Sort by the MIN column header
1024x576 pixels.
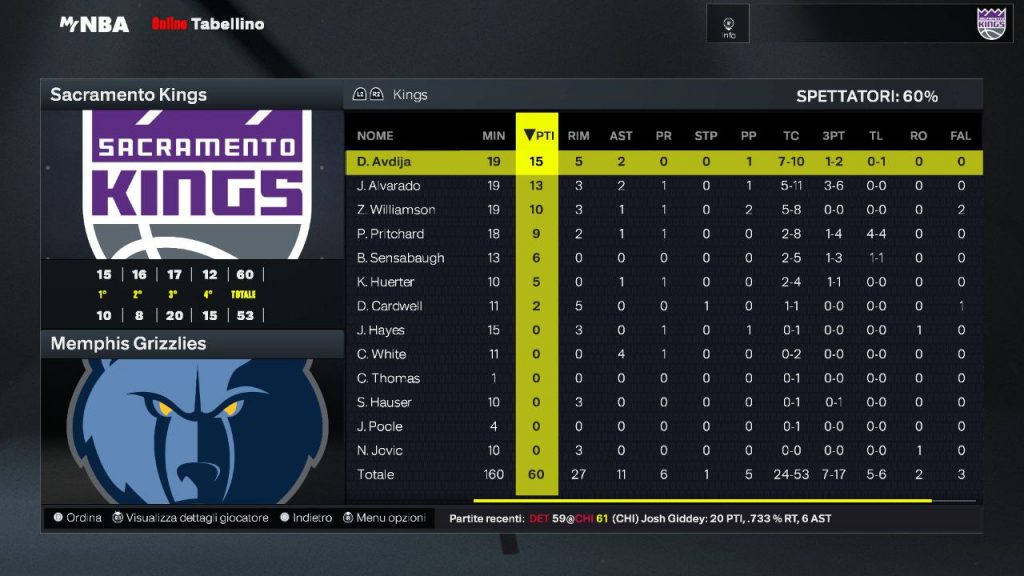pyautogui.click(x=493, y=136)
